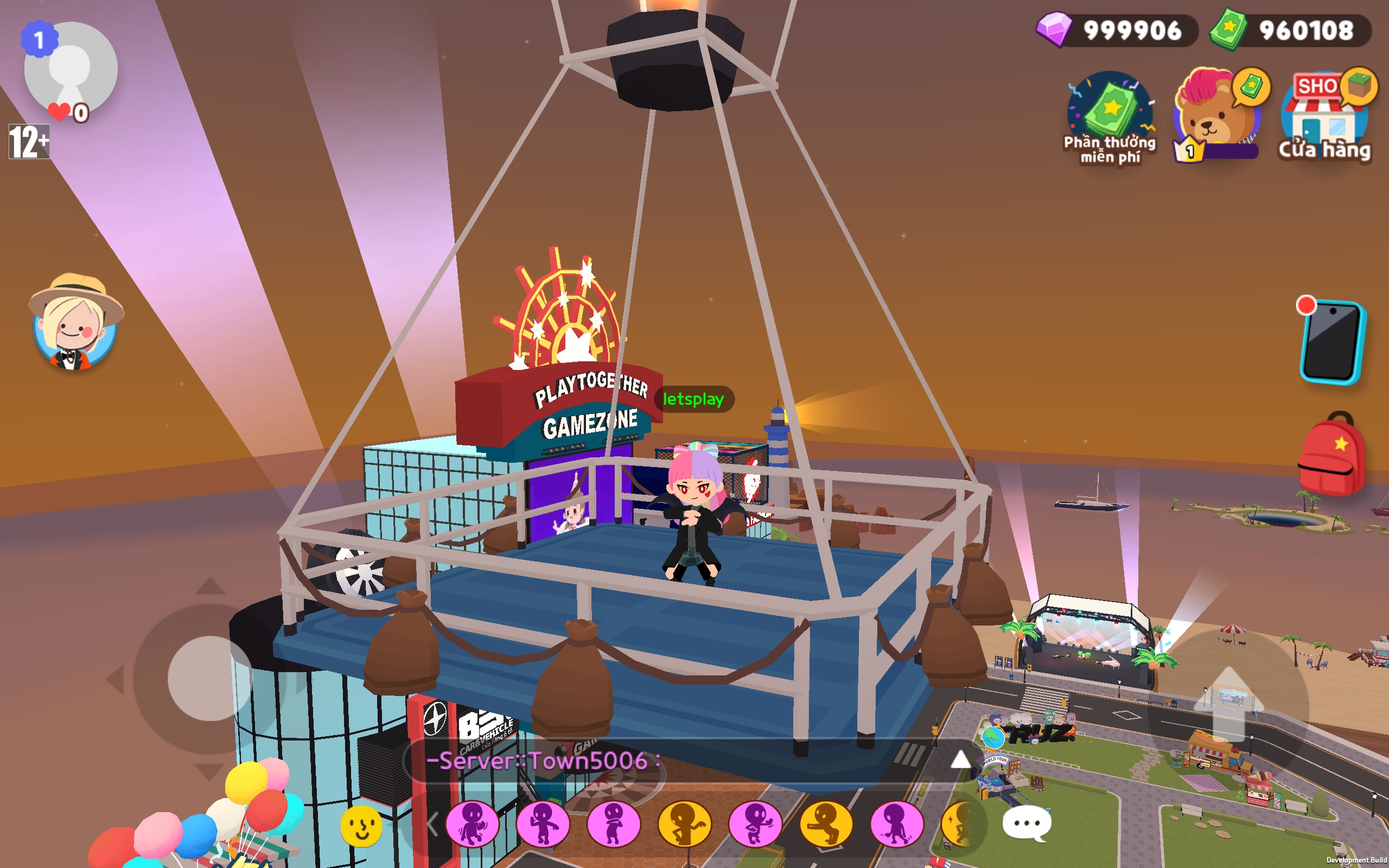Play the pink crossed-arms emote
The image size is (1389, 868).
point(614,825)
